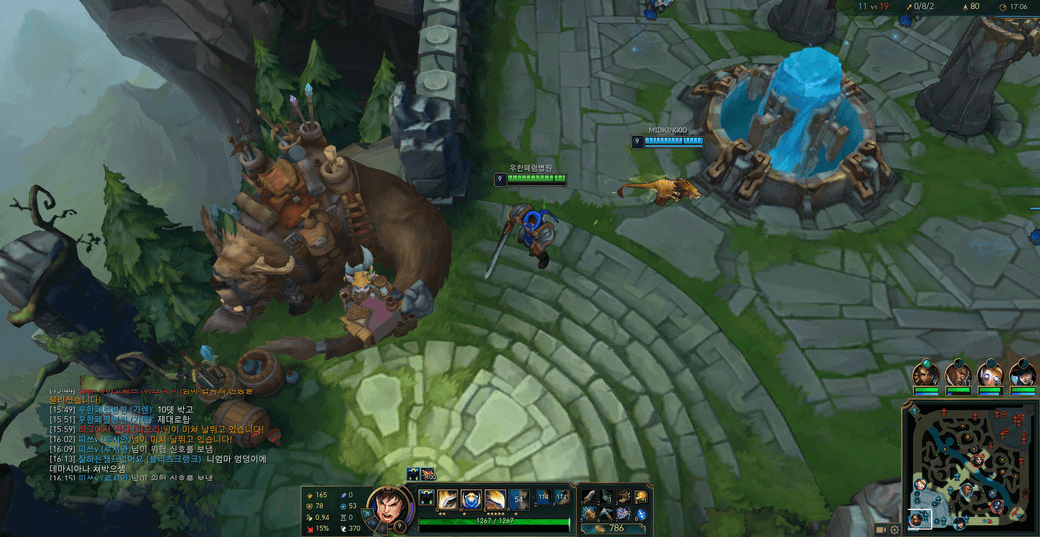Activate Garen's W shield ability

coord(471,498)
